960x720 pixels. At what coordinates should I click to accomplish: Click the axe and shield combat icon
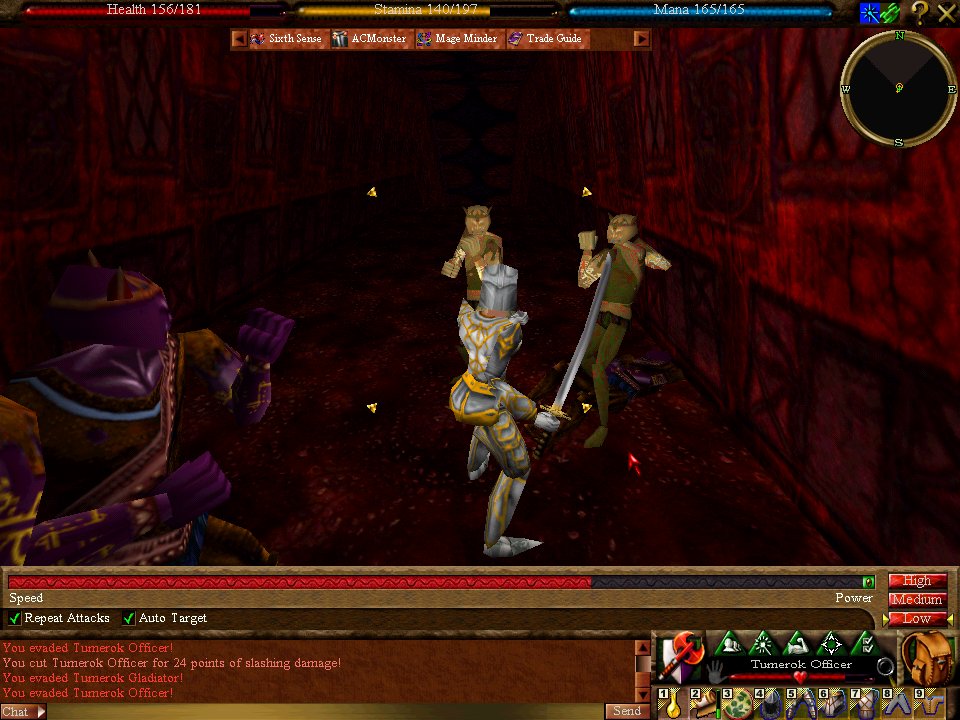(680, 655)
